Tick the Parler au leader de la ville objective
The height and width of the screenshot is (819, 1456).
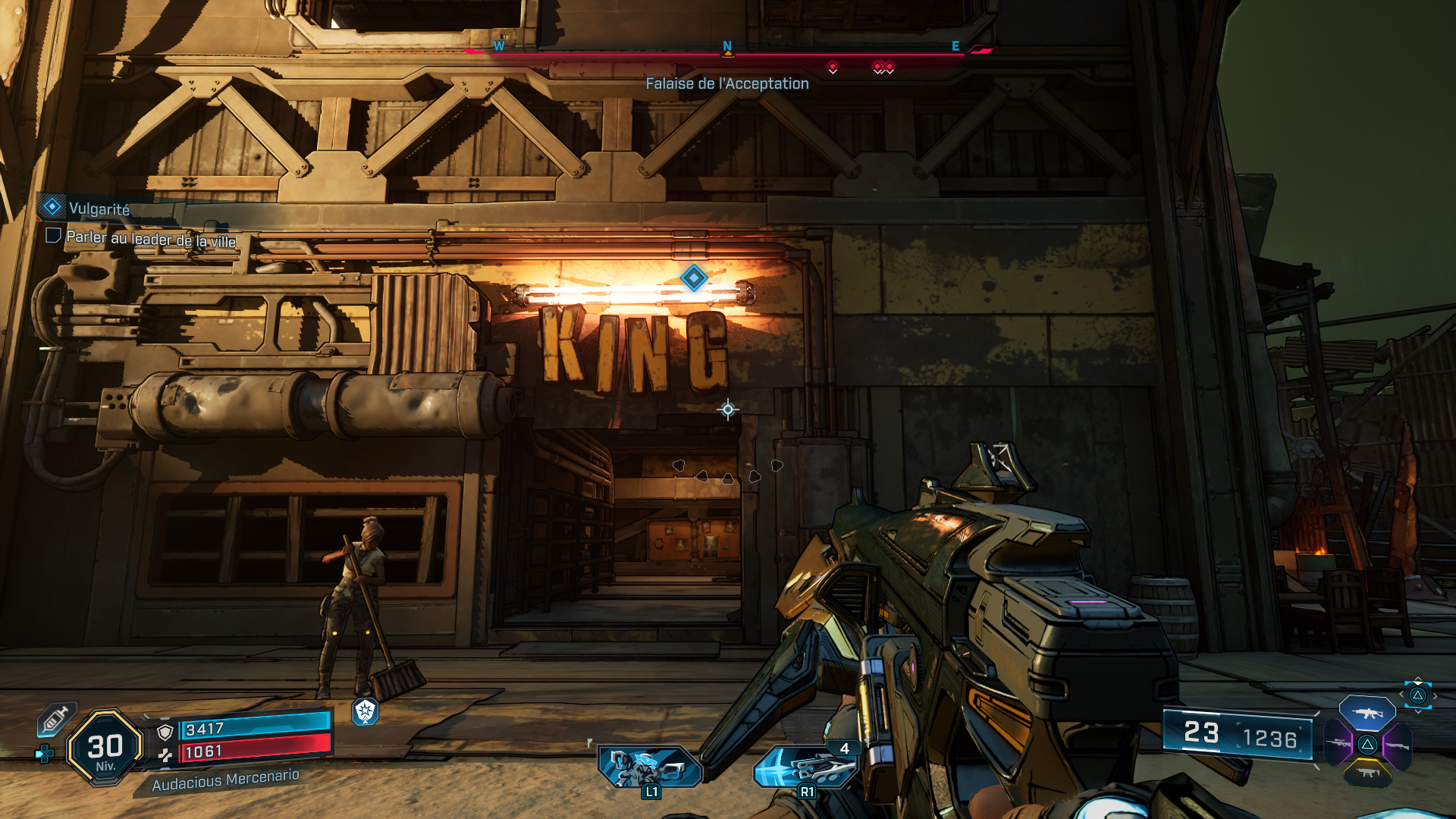[53, 236]
